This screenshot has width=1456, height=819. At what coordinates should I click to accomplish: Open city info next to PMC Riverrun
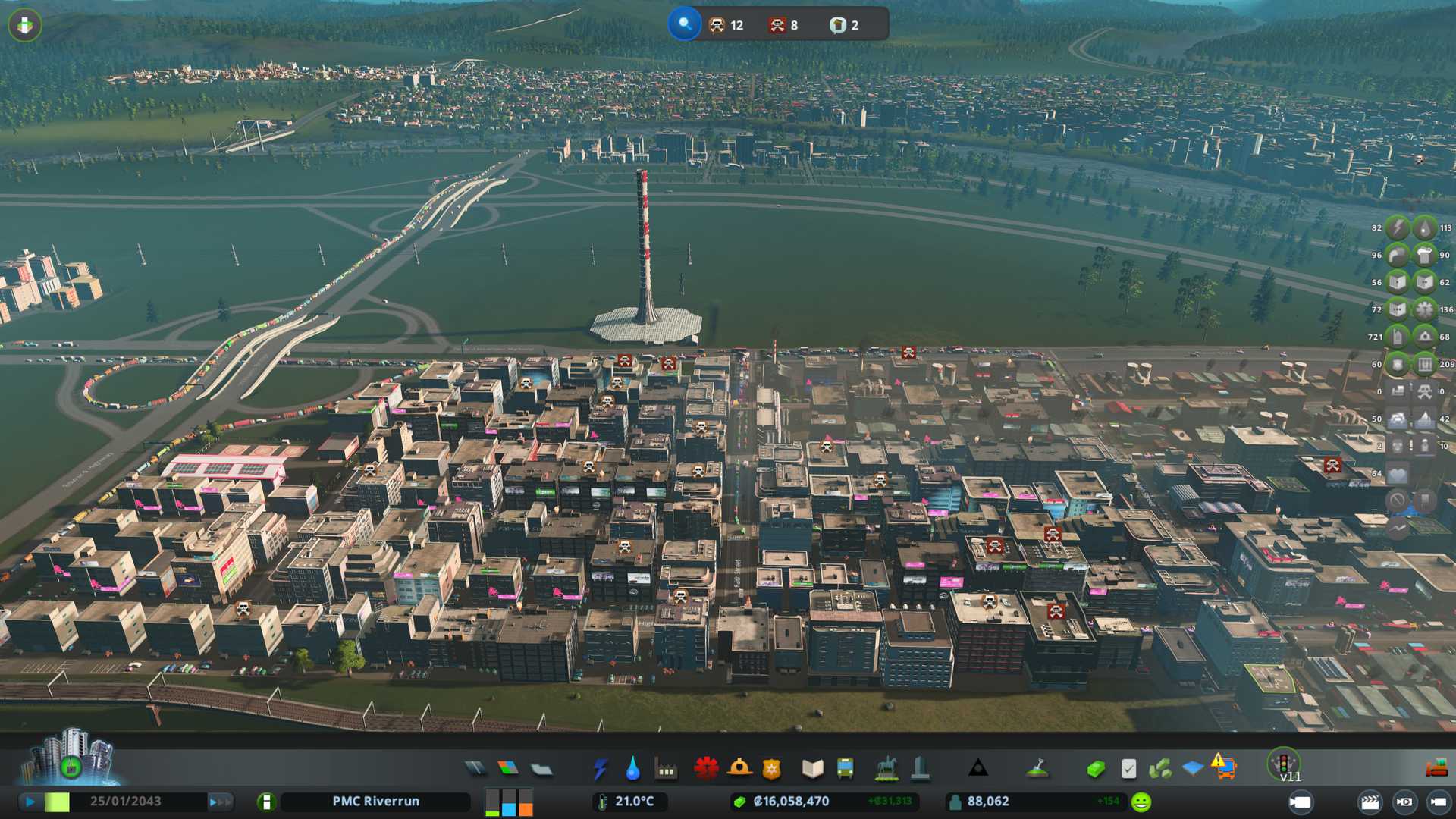click(266, 802)
